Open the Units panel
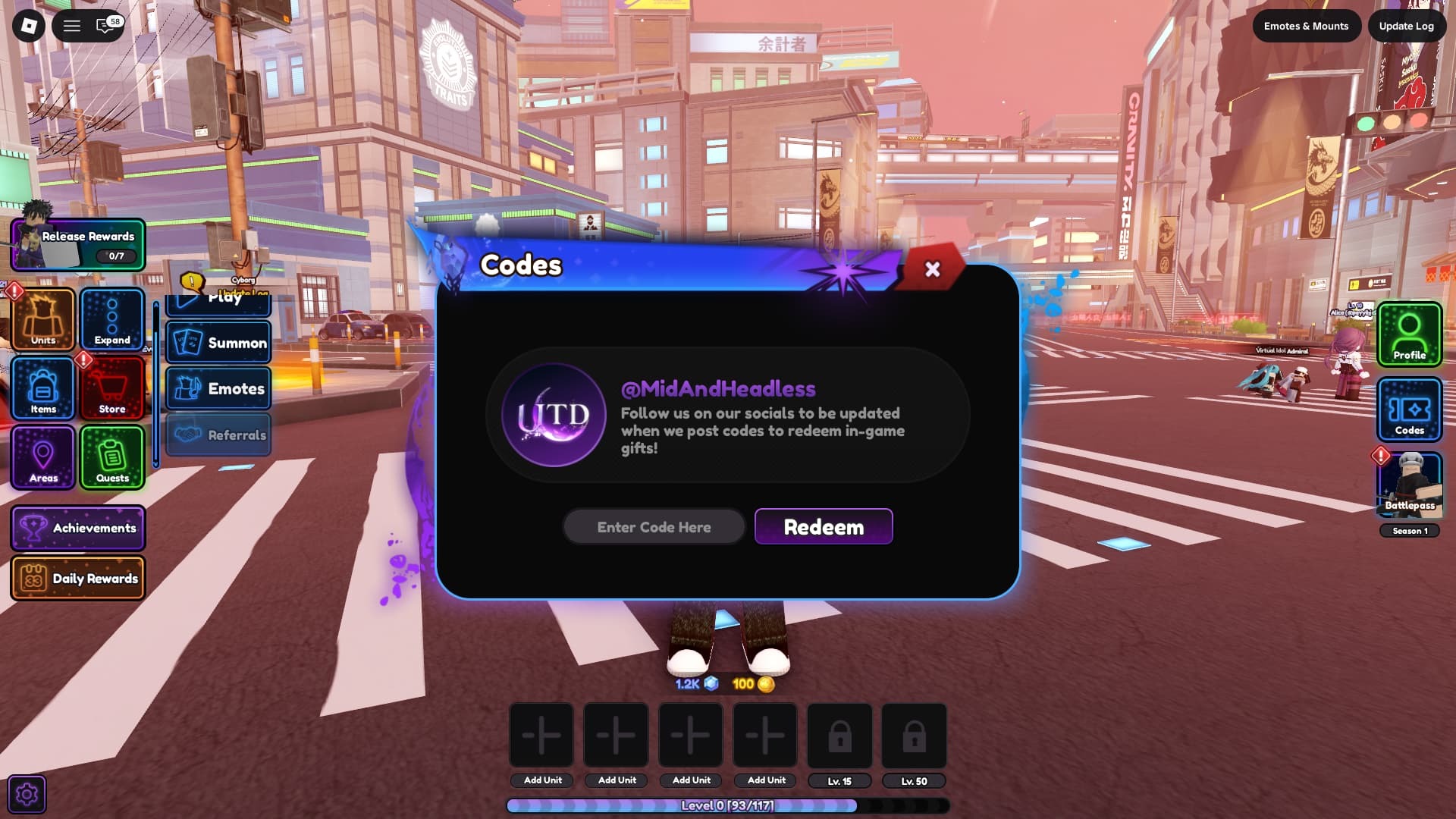1456x819 pixels. (42, 320)
